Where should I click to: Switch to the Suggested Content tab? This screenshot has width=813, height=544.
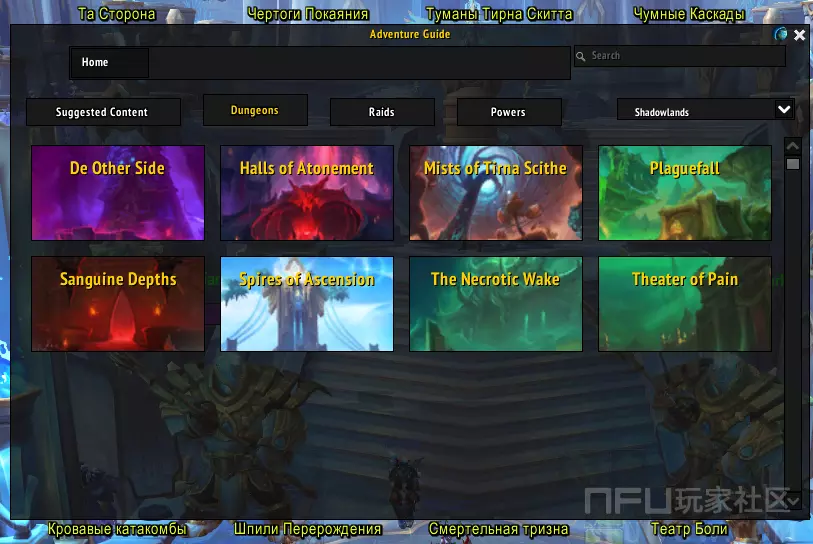click(x=102, y=112)
